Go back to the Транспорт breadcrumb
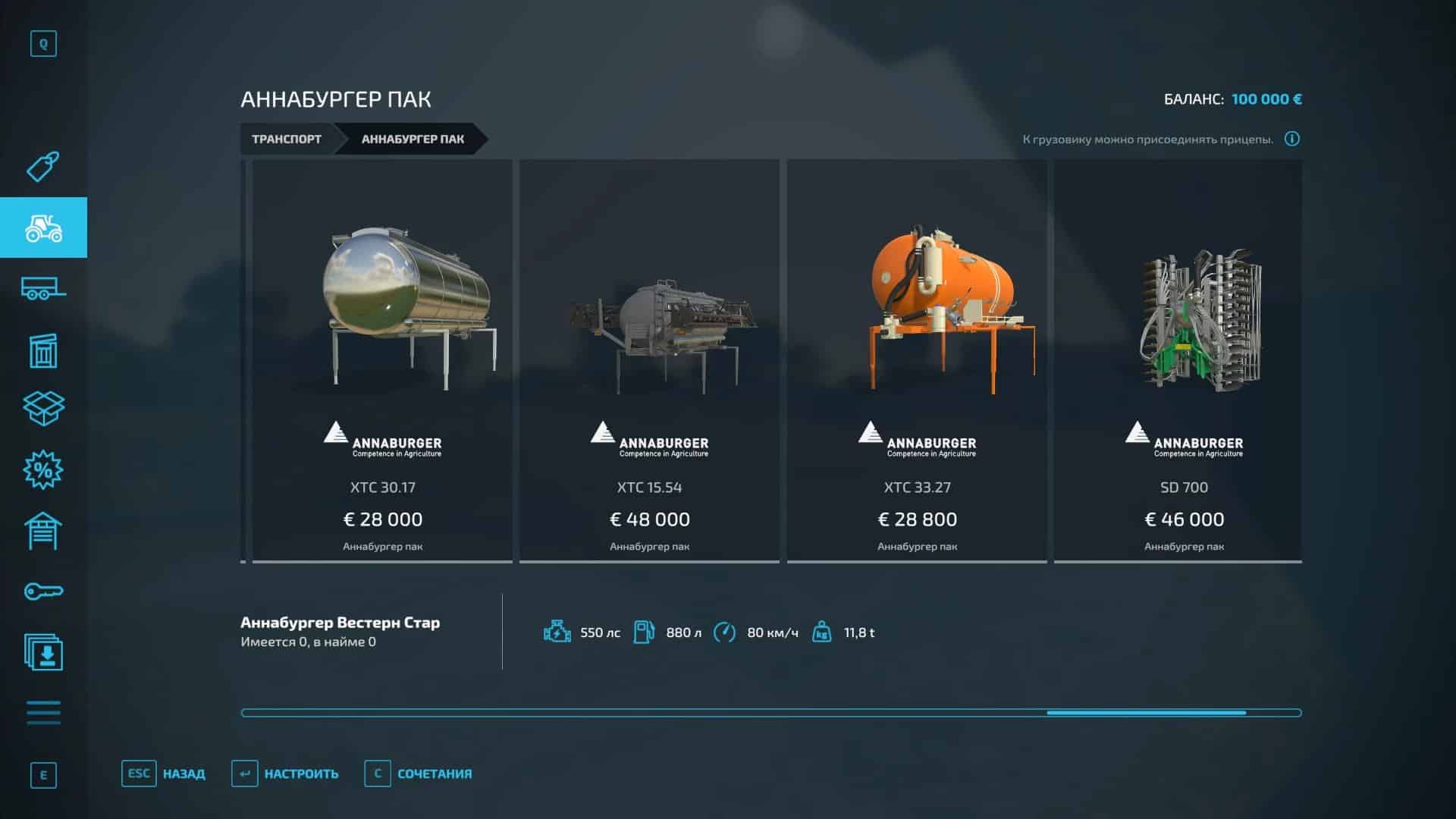This screenshot has width=1456, height=819. (287, 139)
